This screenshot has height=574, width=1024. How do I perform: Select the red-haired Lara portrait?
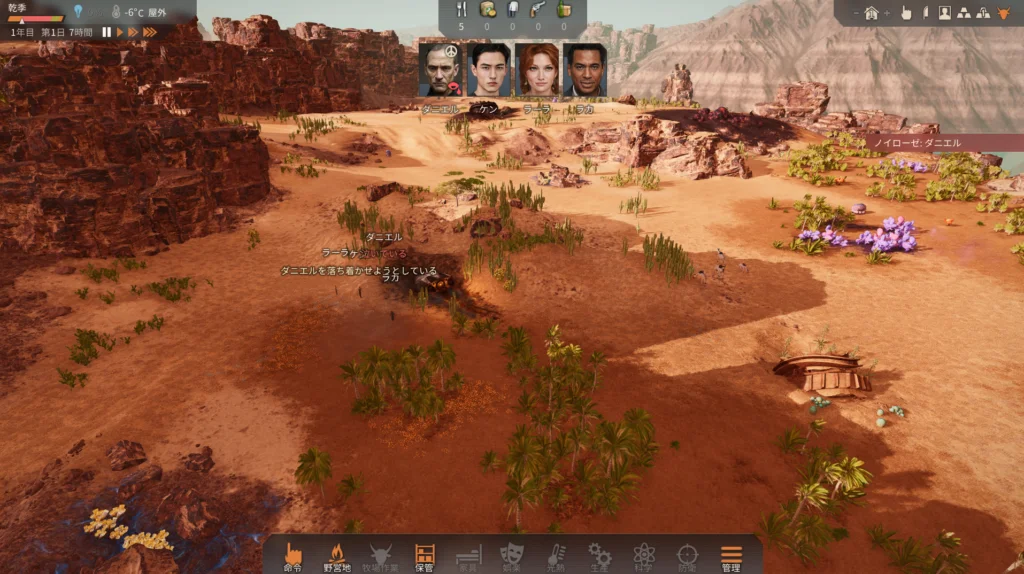[537, 69]
